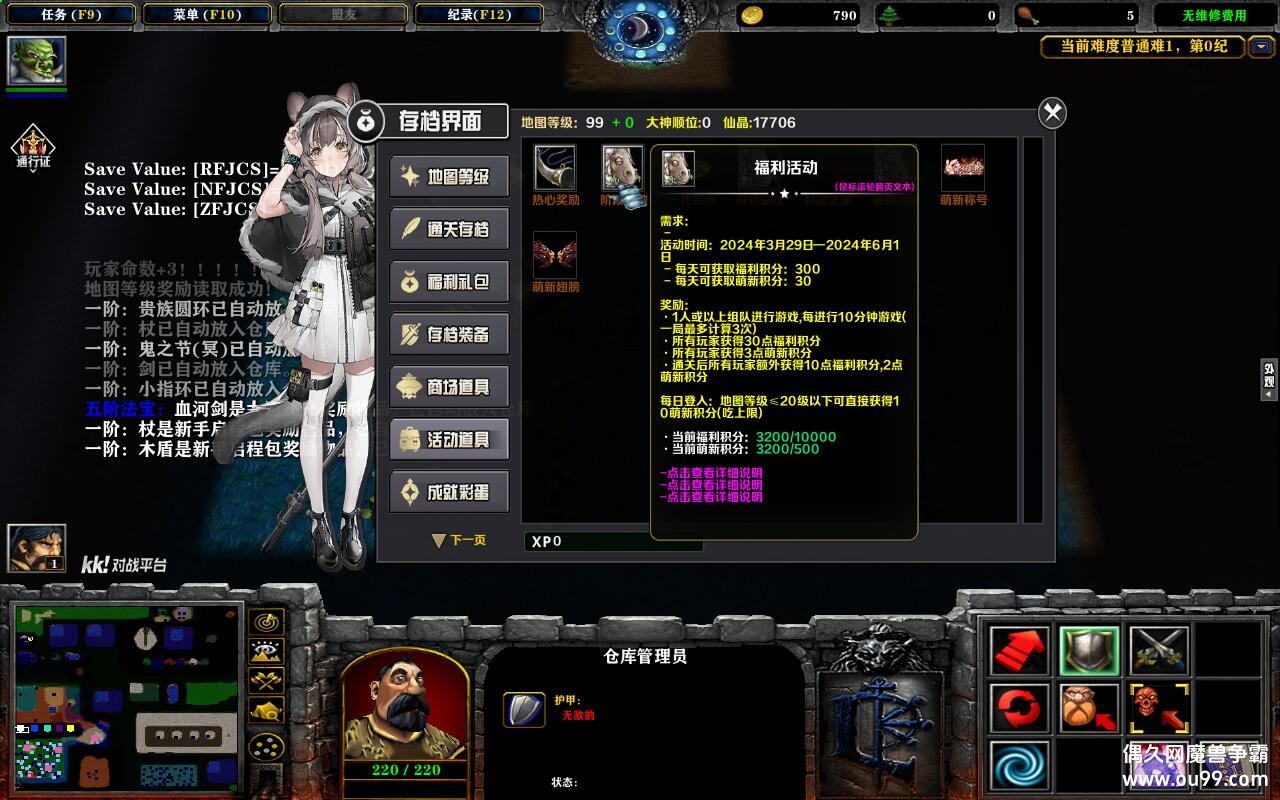Click the 萌新称号 reward icon

961,168
